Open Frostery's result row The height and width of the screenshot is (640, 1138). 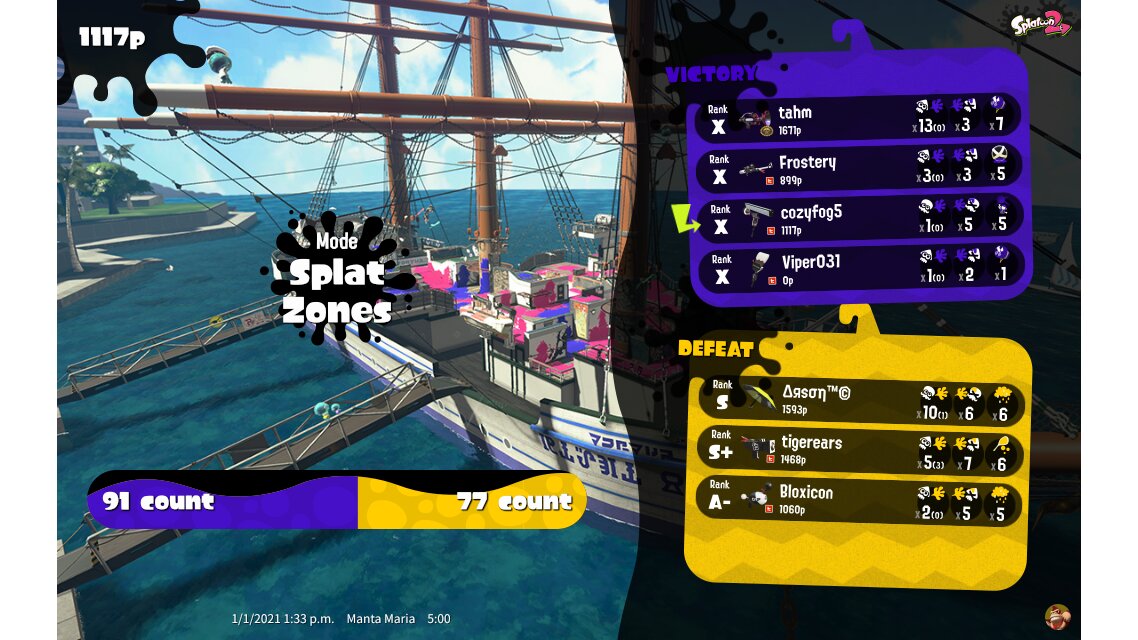858,168
